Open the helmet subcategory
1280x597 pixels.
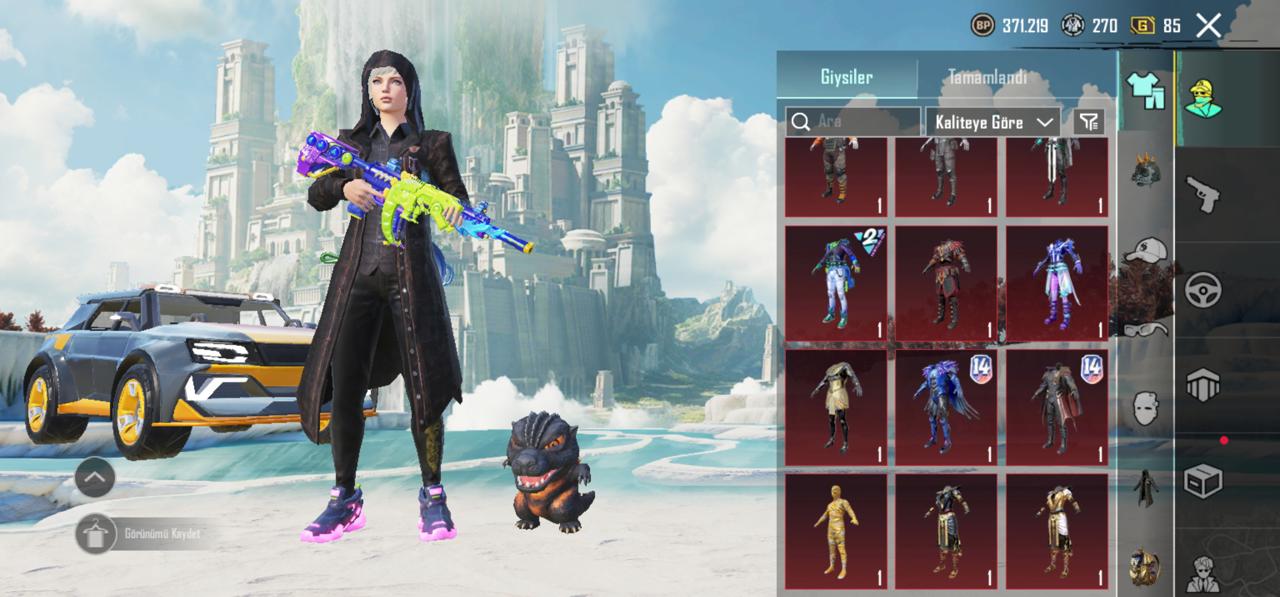pyautogui.click(x=1146, y=170)
